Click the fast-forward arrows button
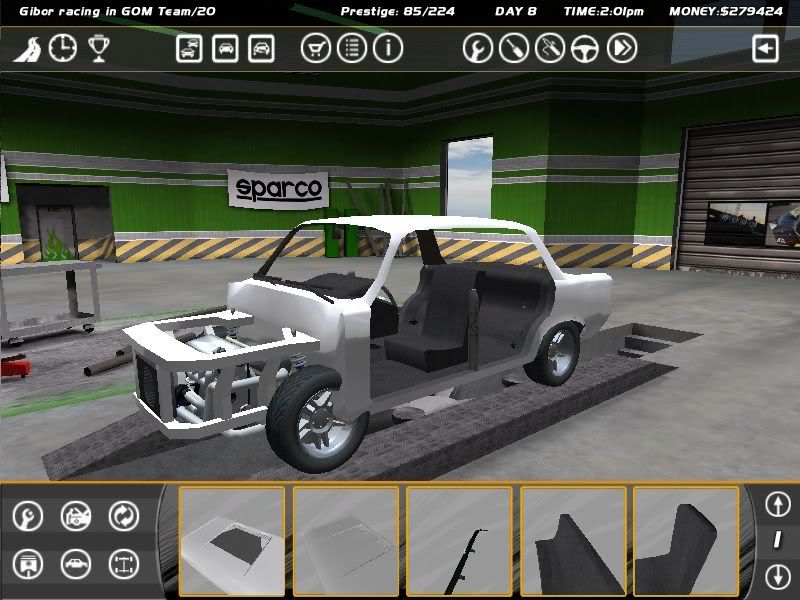The width and height of the screenshot is (800, 600). [x=621, y=48]
